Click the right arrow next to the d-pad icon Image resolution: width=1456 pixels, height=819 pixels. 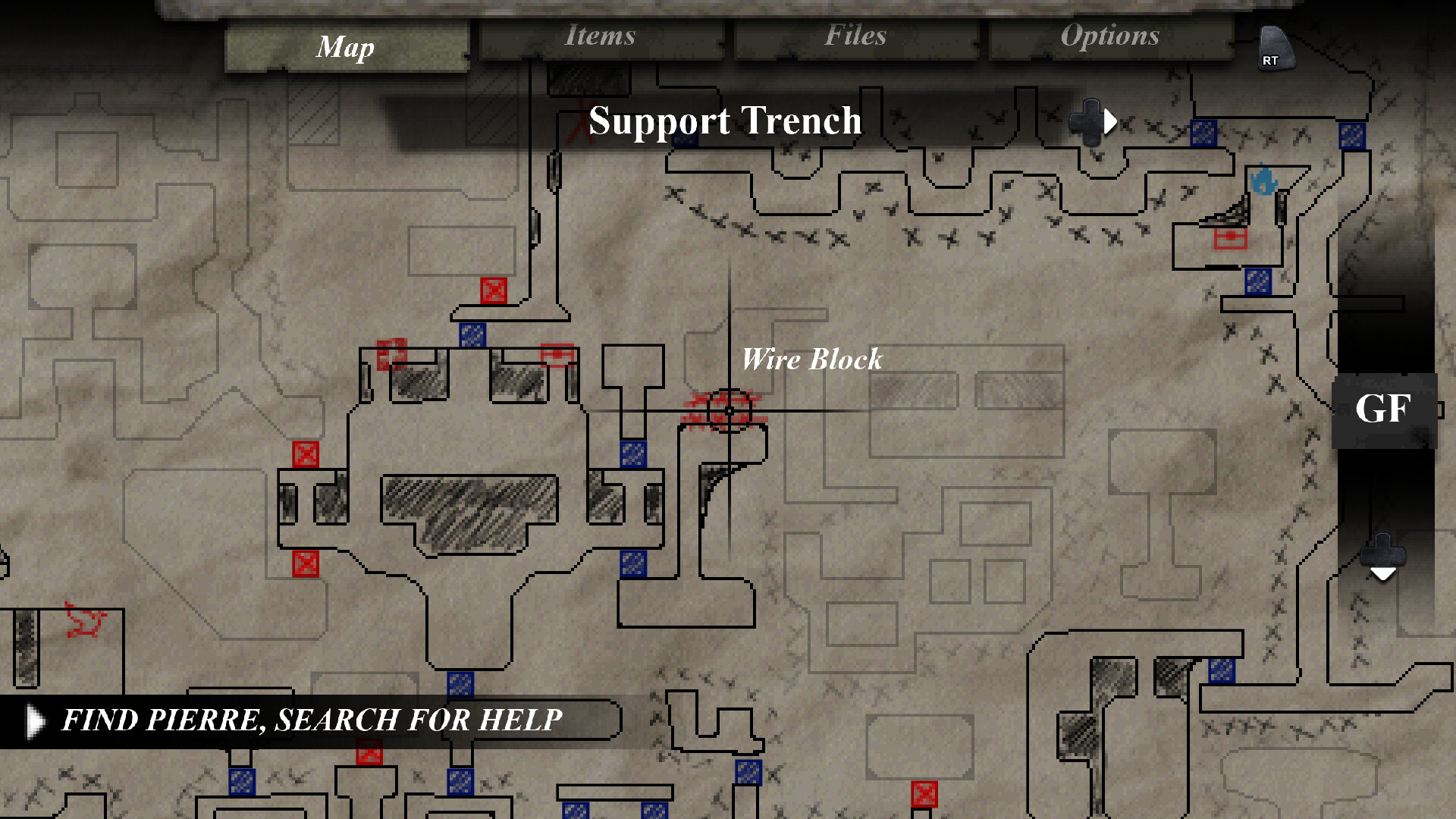[1109, 121]
